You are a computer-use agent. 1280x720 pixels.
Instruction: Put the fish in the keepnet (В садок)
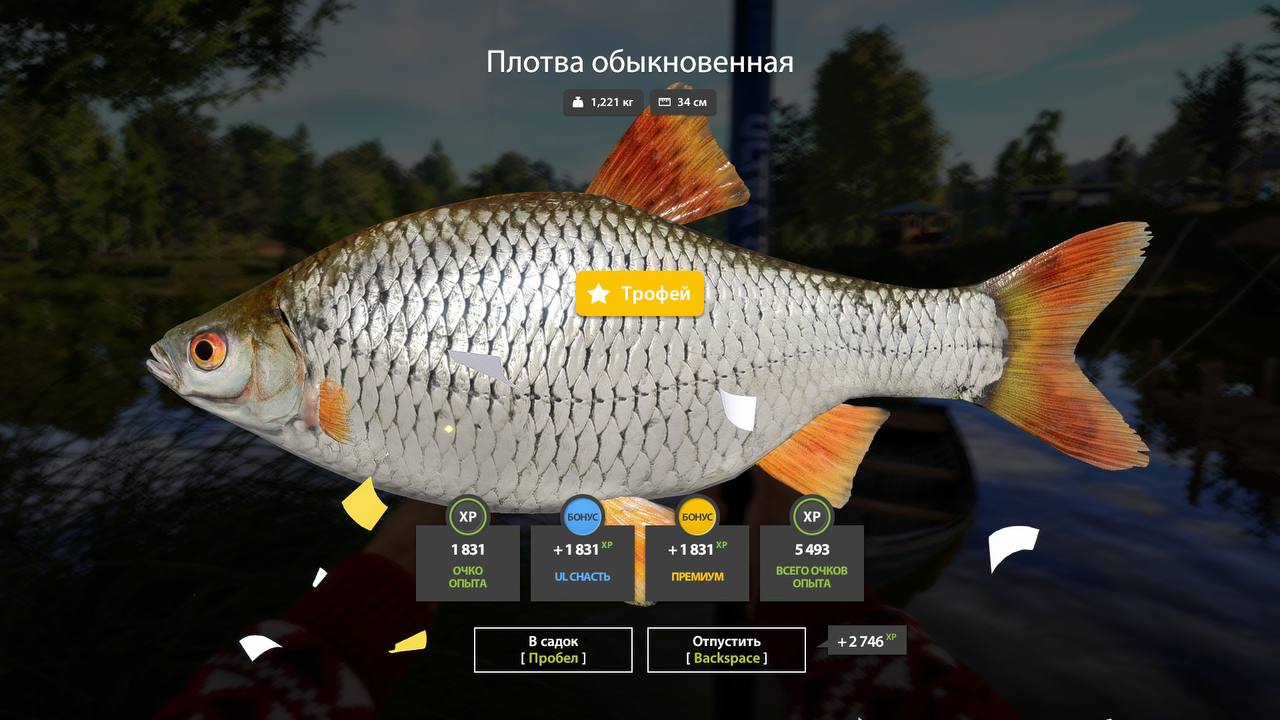tap(553, 650)
